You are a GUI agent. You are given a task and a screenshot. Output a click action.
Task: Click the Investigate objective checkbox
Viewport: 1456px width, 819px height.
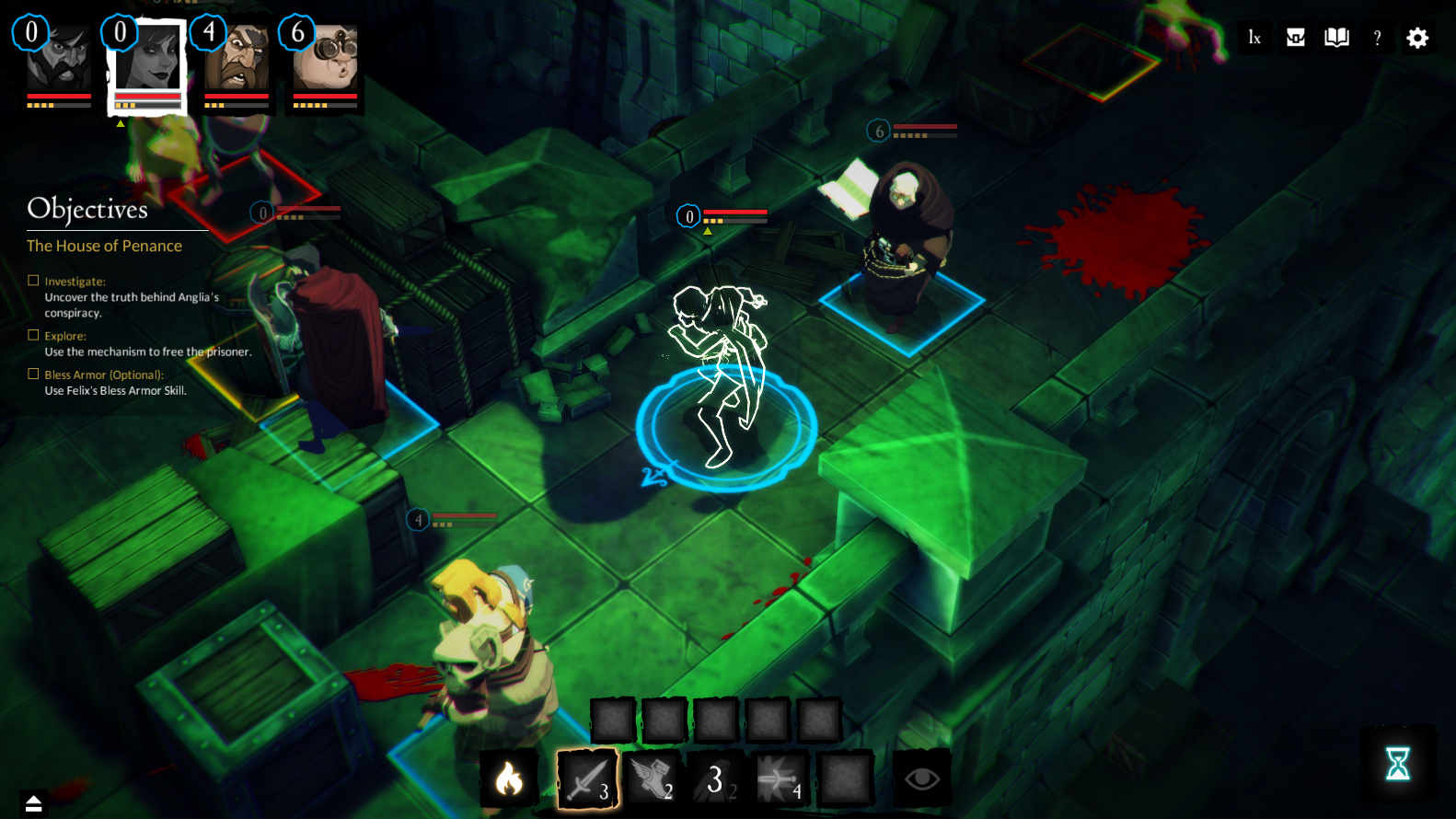pyautogui.click(x=33, y=281)
